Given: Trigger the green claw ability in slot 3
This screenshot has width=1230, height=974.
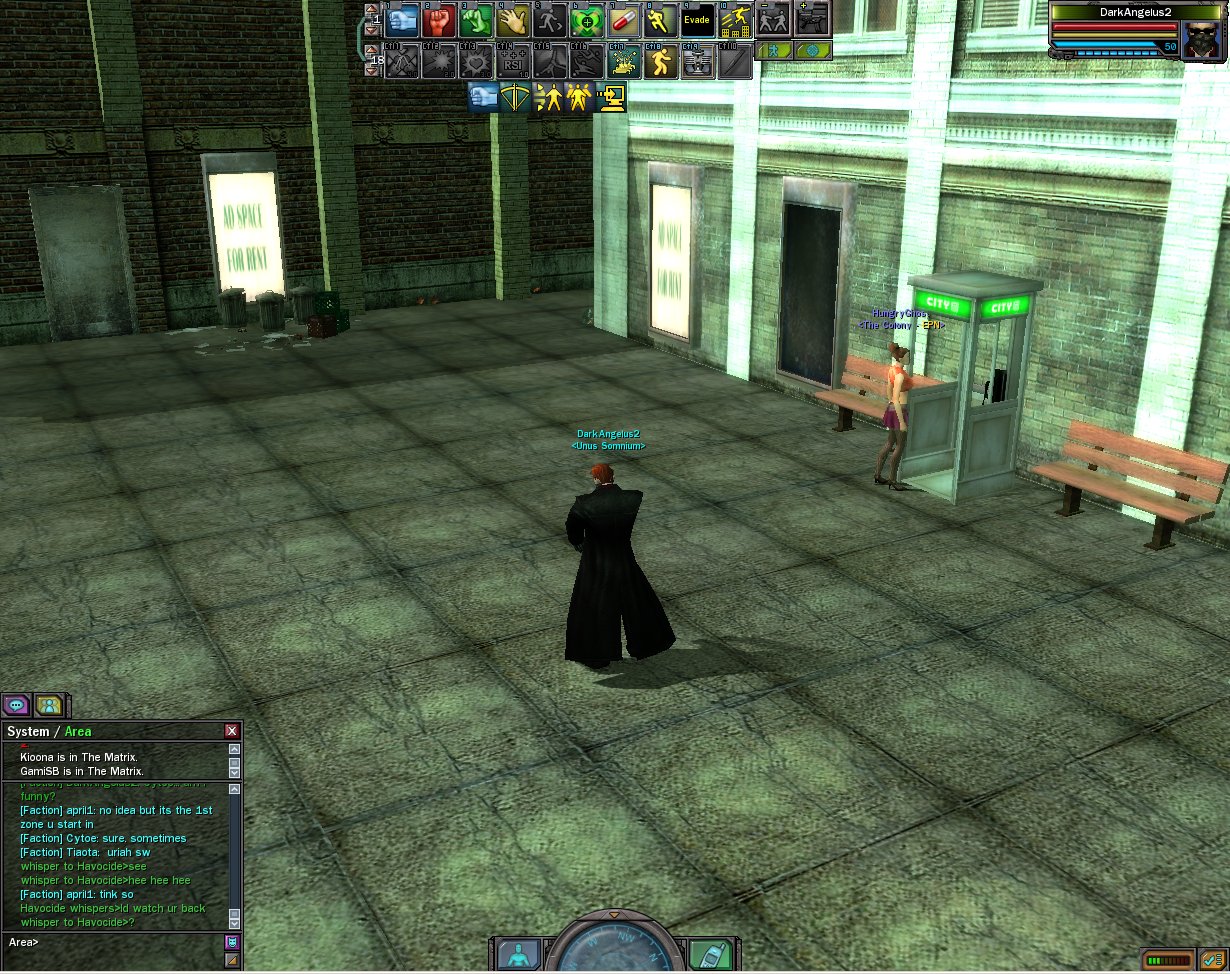Looking at the screenshot, I should click(x=475, y=19).
